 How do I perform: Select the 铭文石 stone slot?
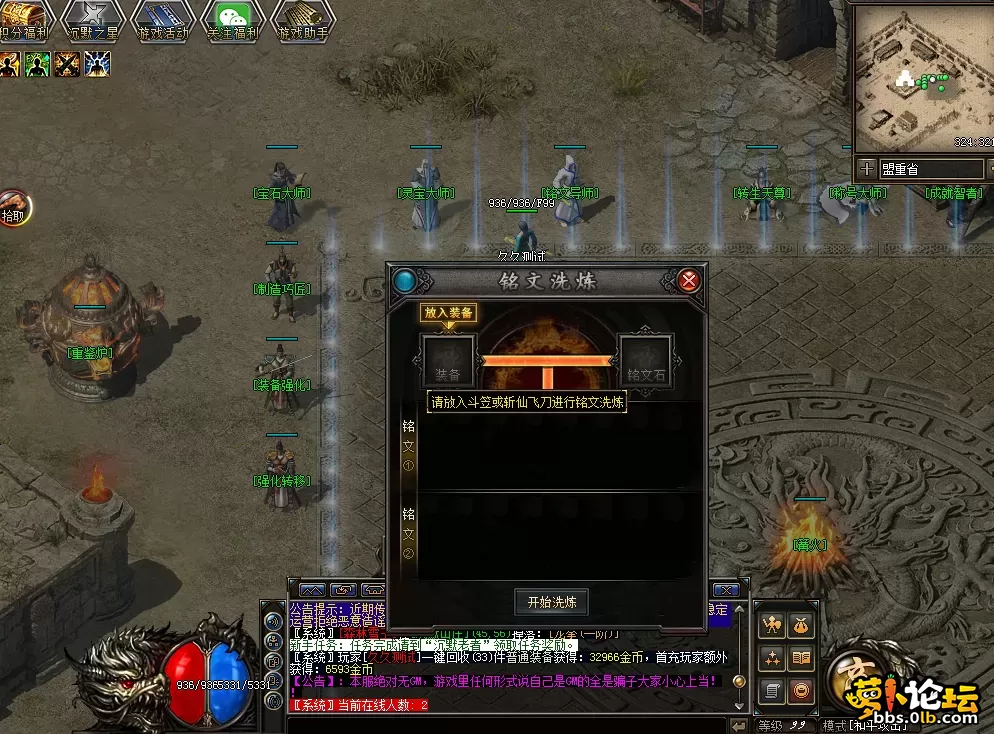click(645, 361)
